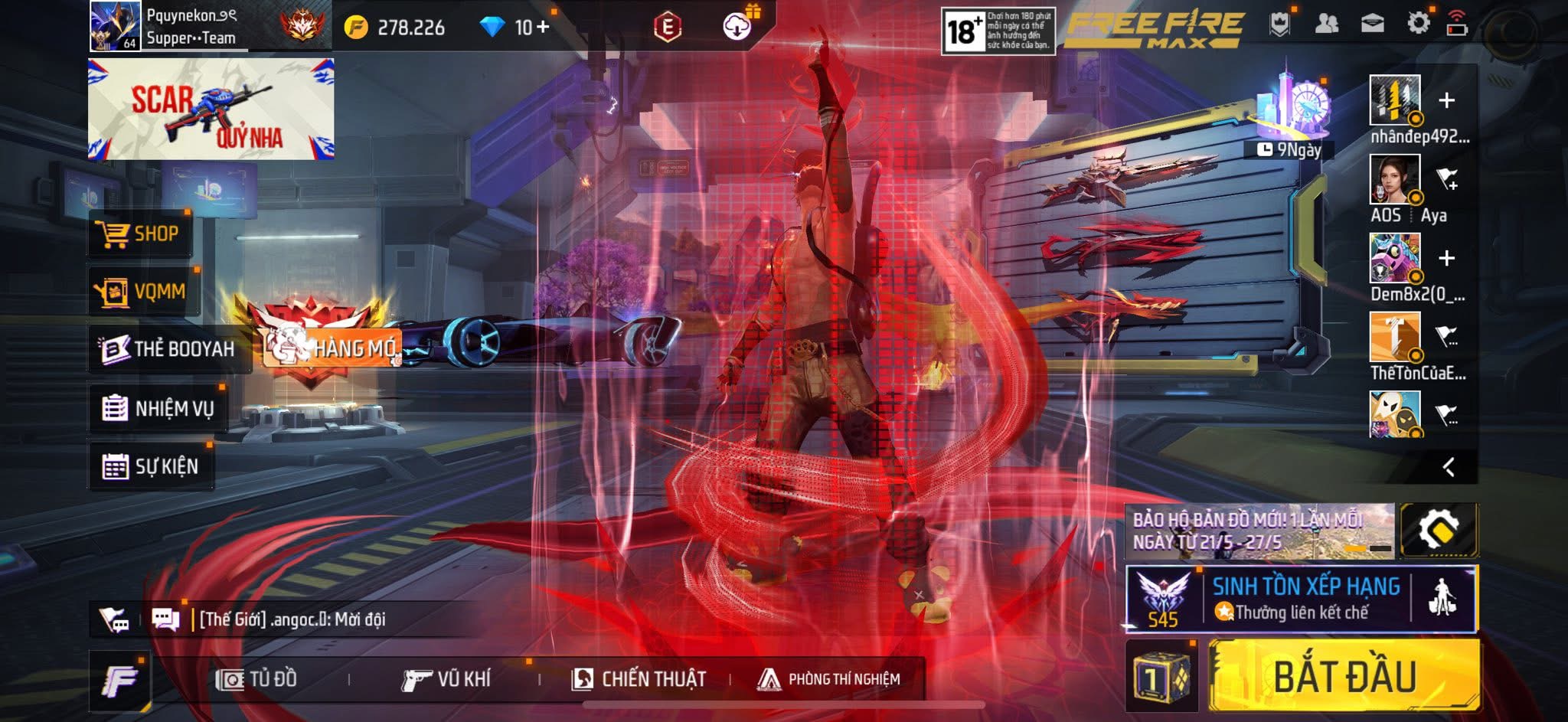Open the NHIỆM VỤ missions list
The image size is (1568, 722).
click(x=158, y=408)
